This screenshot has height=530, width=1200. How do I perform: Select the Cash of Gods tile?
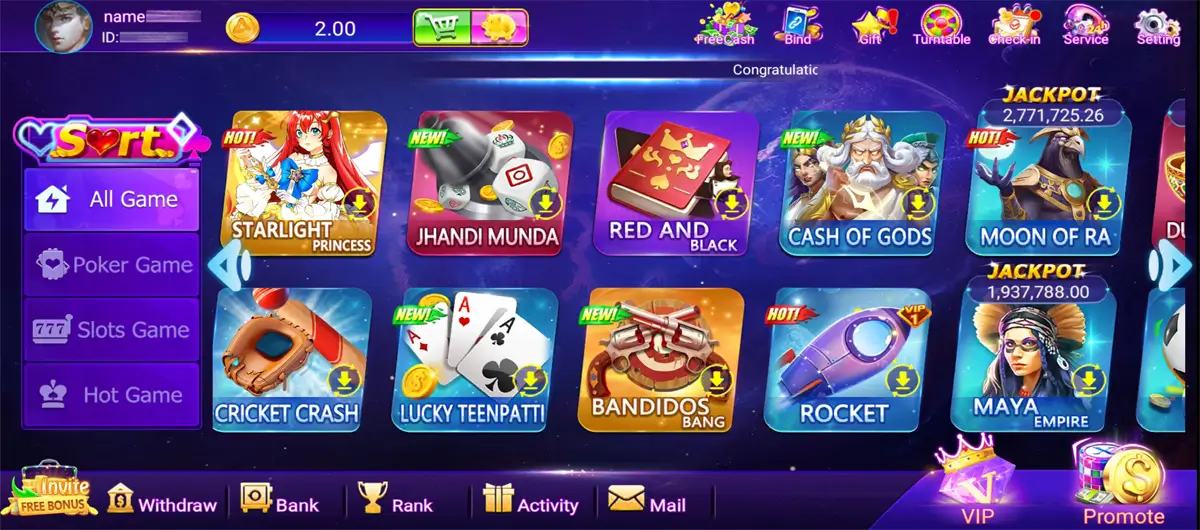point(861,183)
